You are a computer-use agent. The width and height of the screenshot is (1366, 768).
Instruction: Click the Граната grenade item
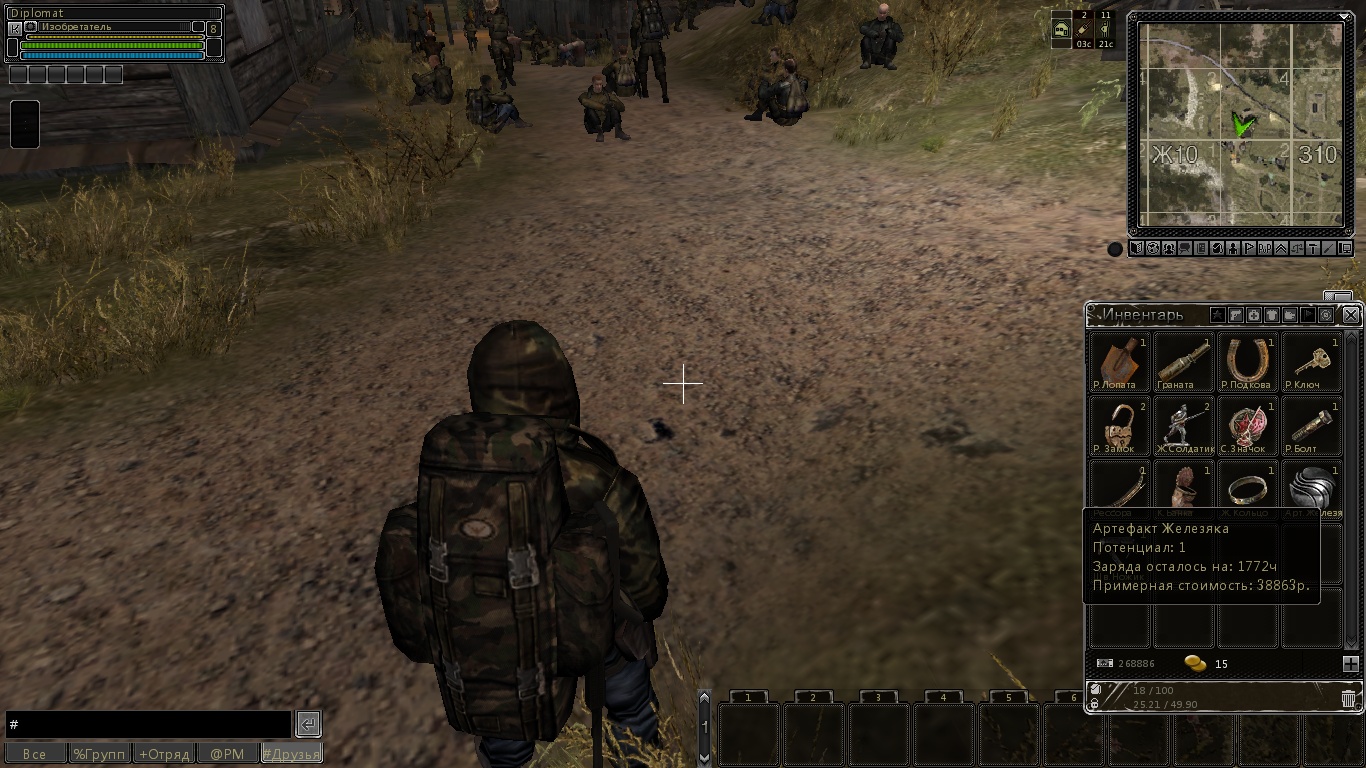(1183, 361)
